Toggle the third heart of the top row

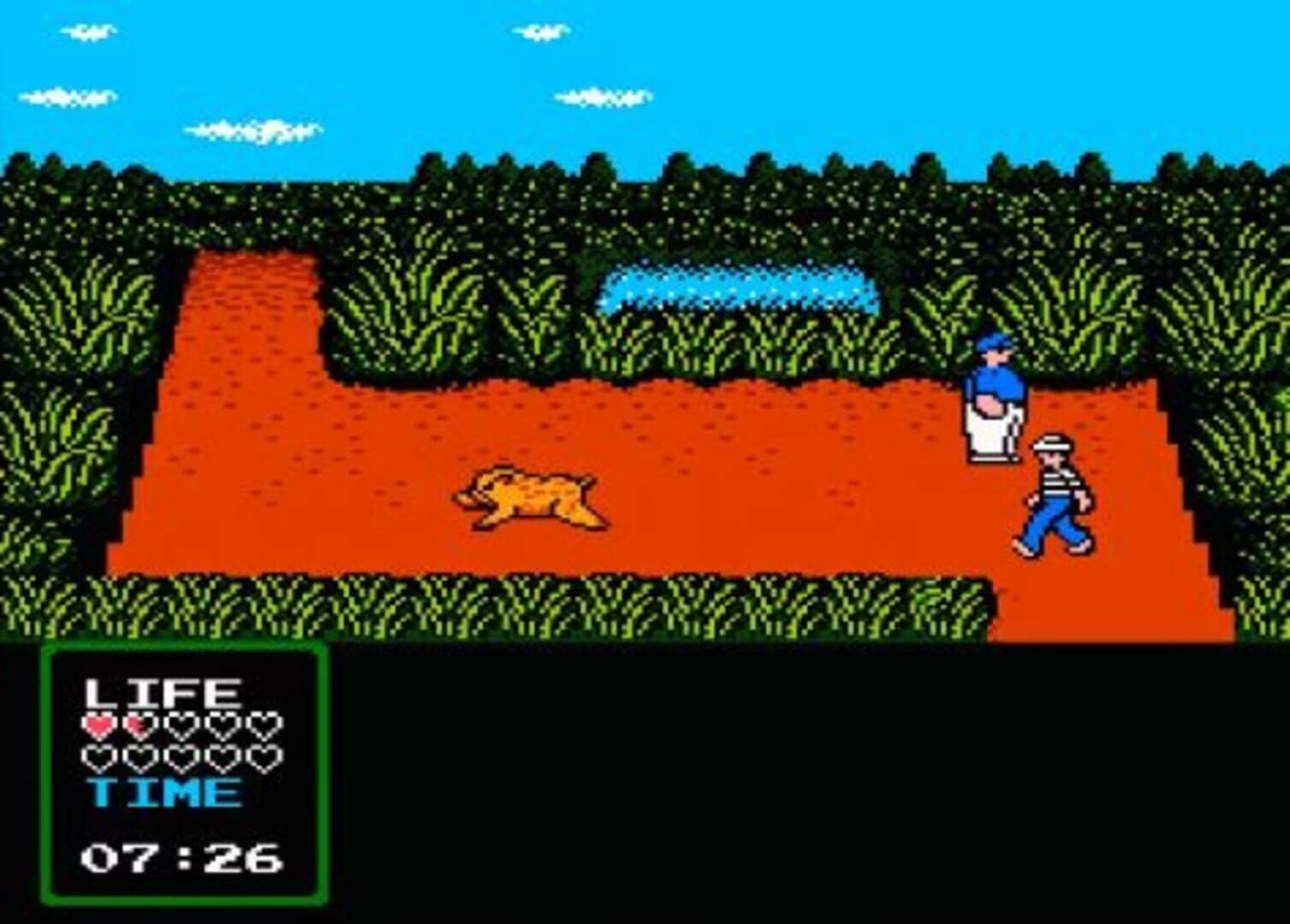coord(178,726)
